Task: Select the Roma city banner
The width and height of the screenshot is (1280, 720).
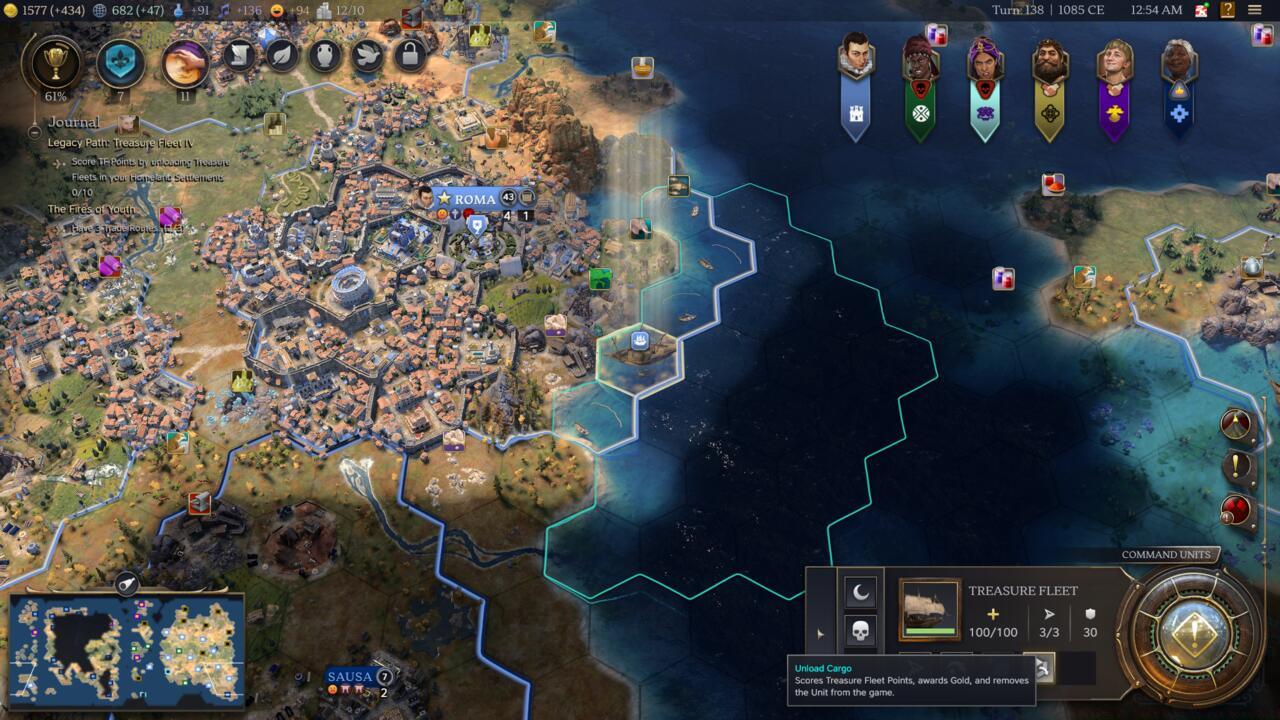Action: pos(471,198)
